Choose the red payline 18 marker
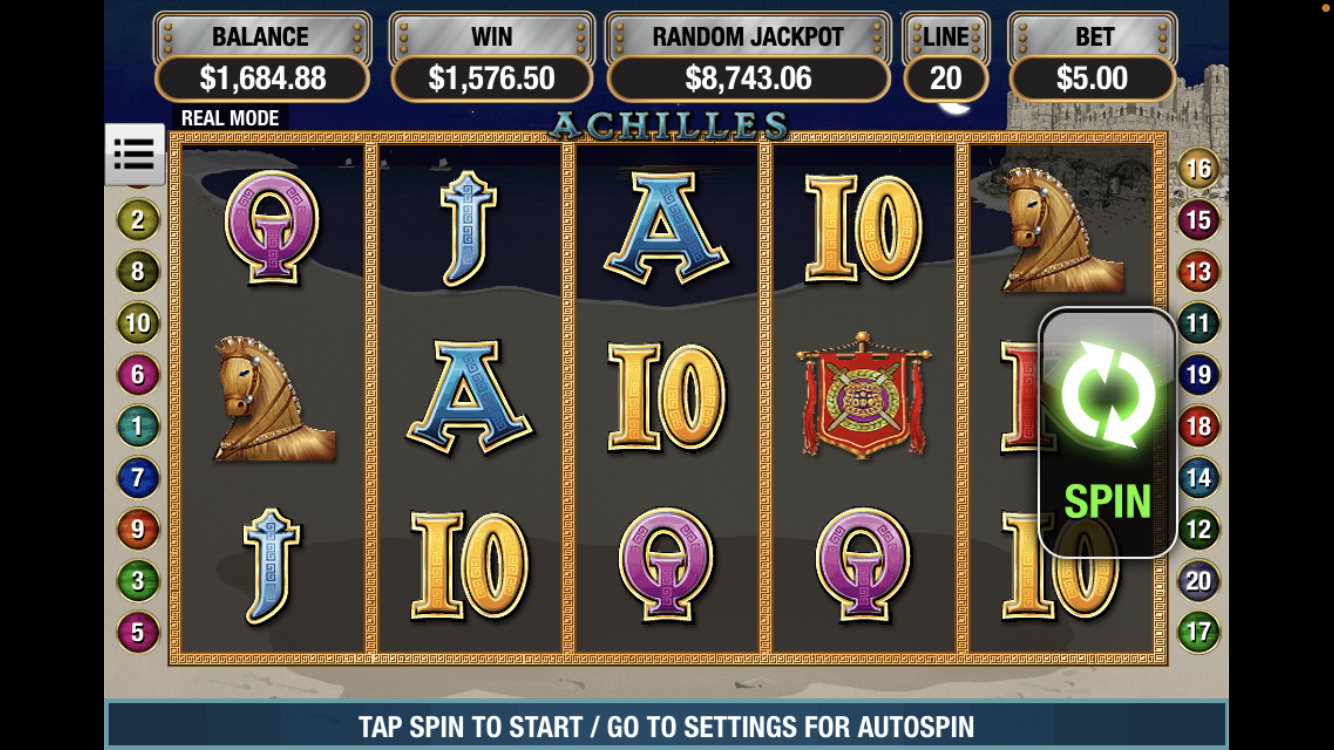The image size is (1334, 750). (x=1198, y=427)
